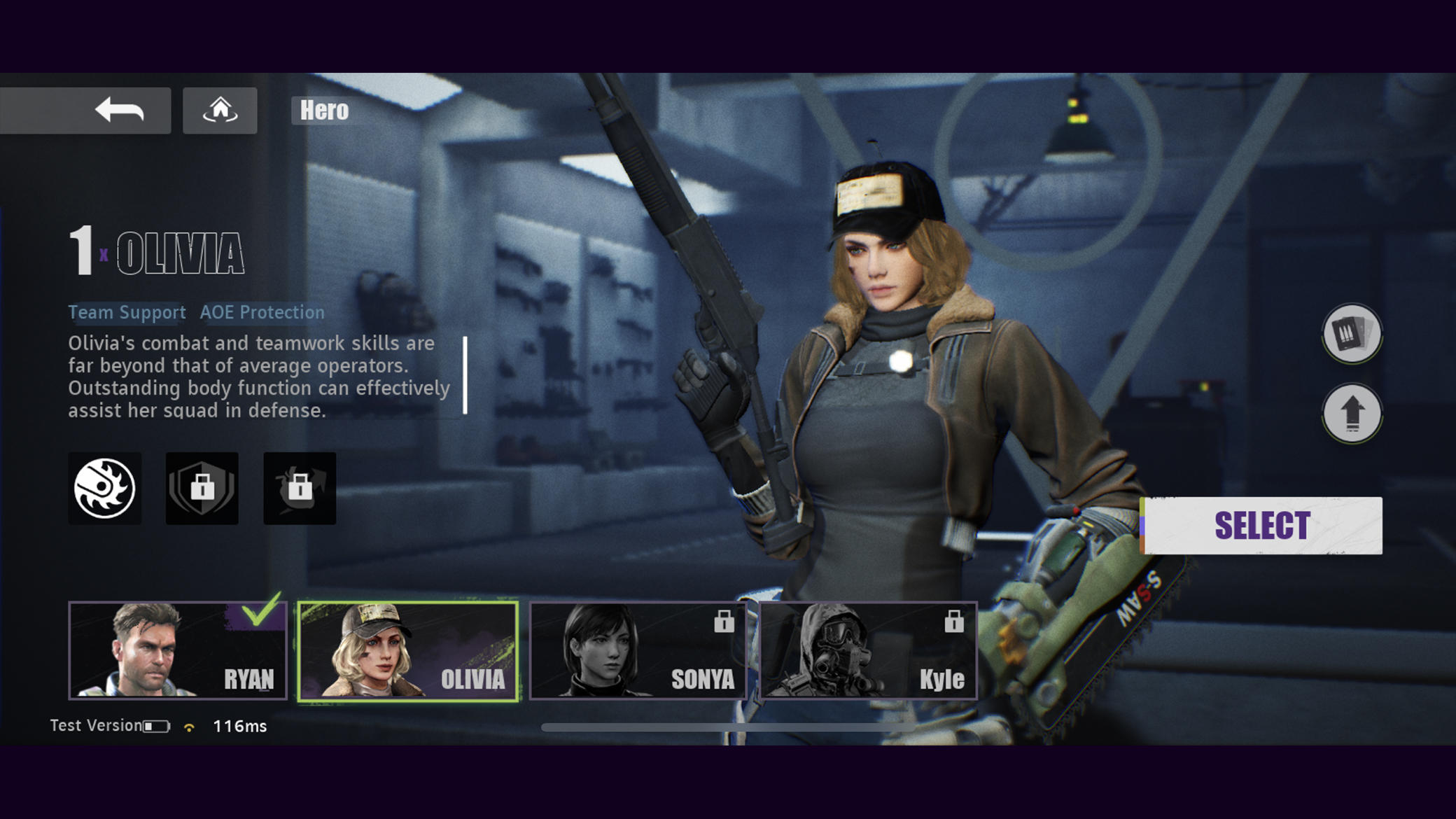Click the yellow network signal icon
Image resolution: width=1456 pixels, height=819 pixels.
point(188,726)
